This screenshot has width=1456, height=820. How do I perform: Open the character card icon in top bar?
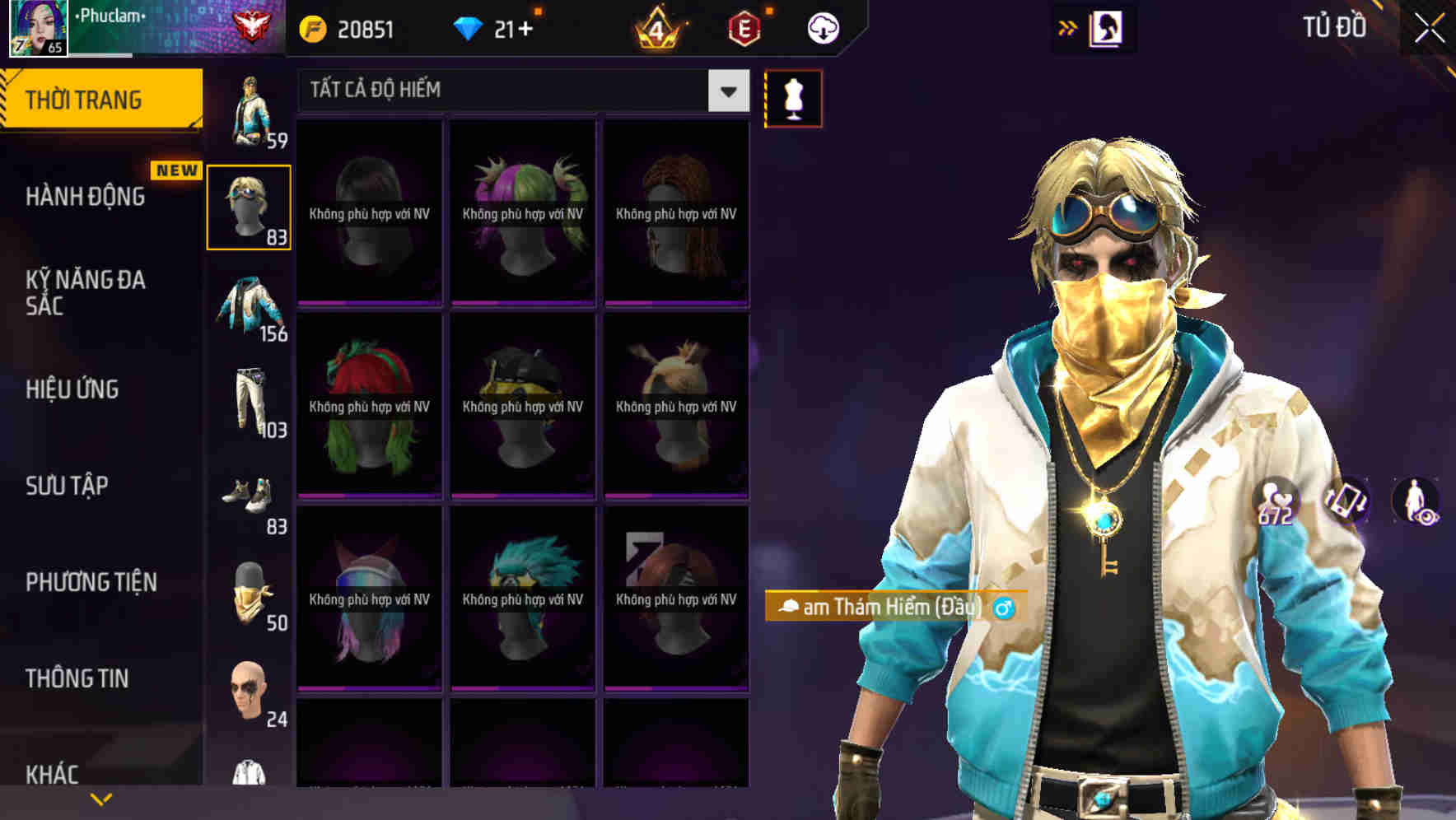1104,27
